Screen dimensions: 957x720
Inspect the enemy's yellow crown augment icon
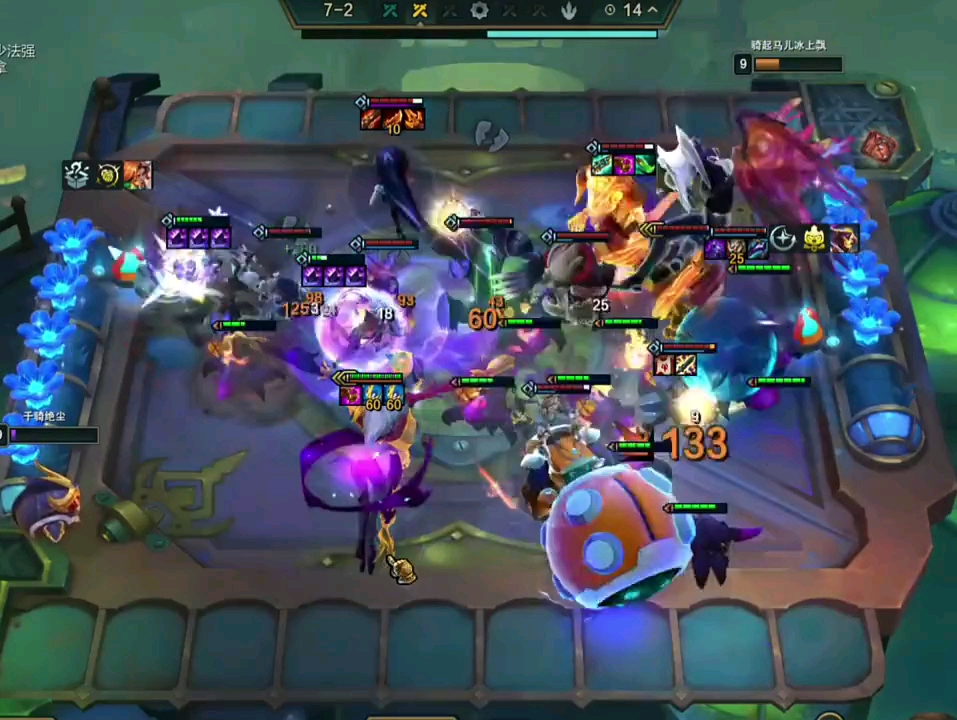pyautogui.click(x=814, y=238)
